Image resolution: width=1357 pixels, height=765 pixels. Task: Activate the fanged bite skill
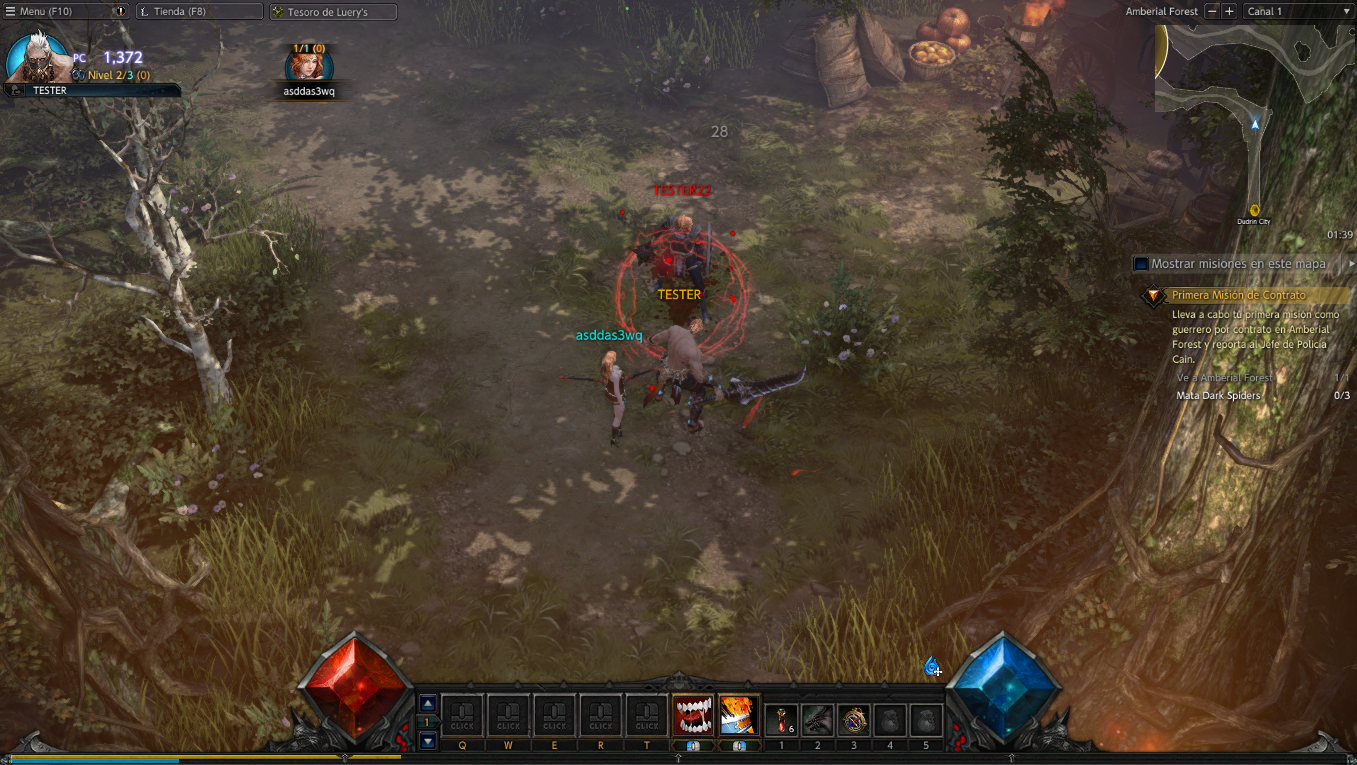(x=693, y=715)
